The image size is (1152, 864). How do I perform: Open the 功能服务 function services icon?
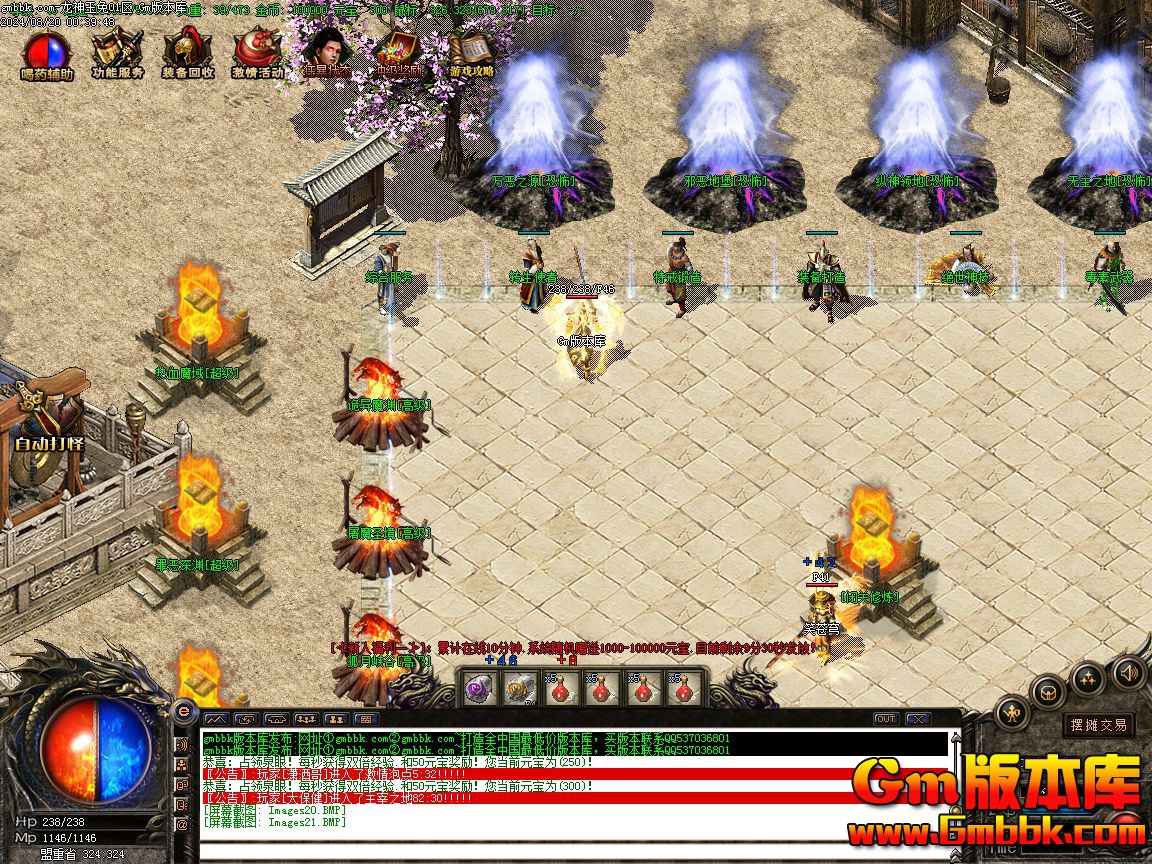pos(117,53)
